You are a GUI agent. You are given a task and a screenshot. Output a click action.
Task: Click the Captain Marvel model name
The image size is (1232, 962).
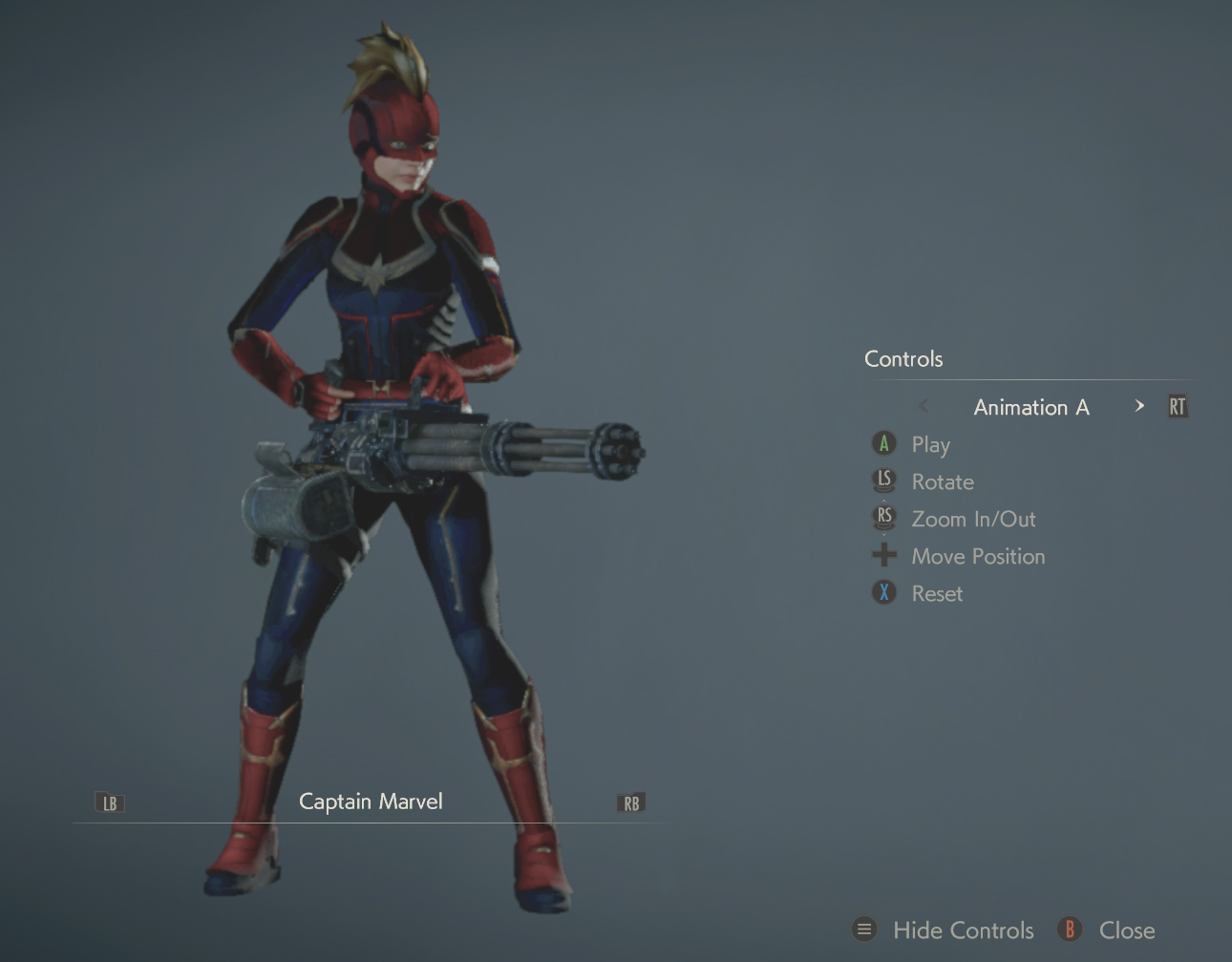click(x=371, y=802)
